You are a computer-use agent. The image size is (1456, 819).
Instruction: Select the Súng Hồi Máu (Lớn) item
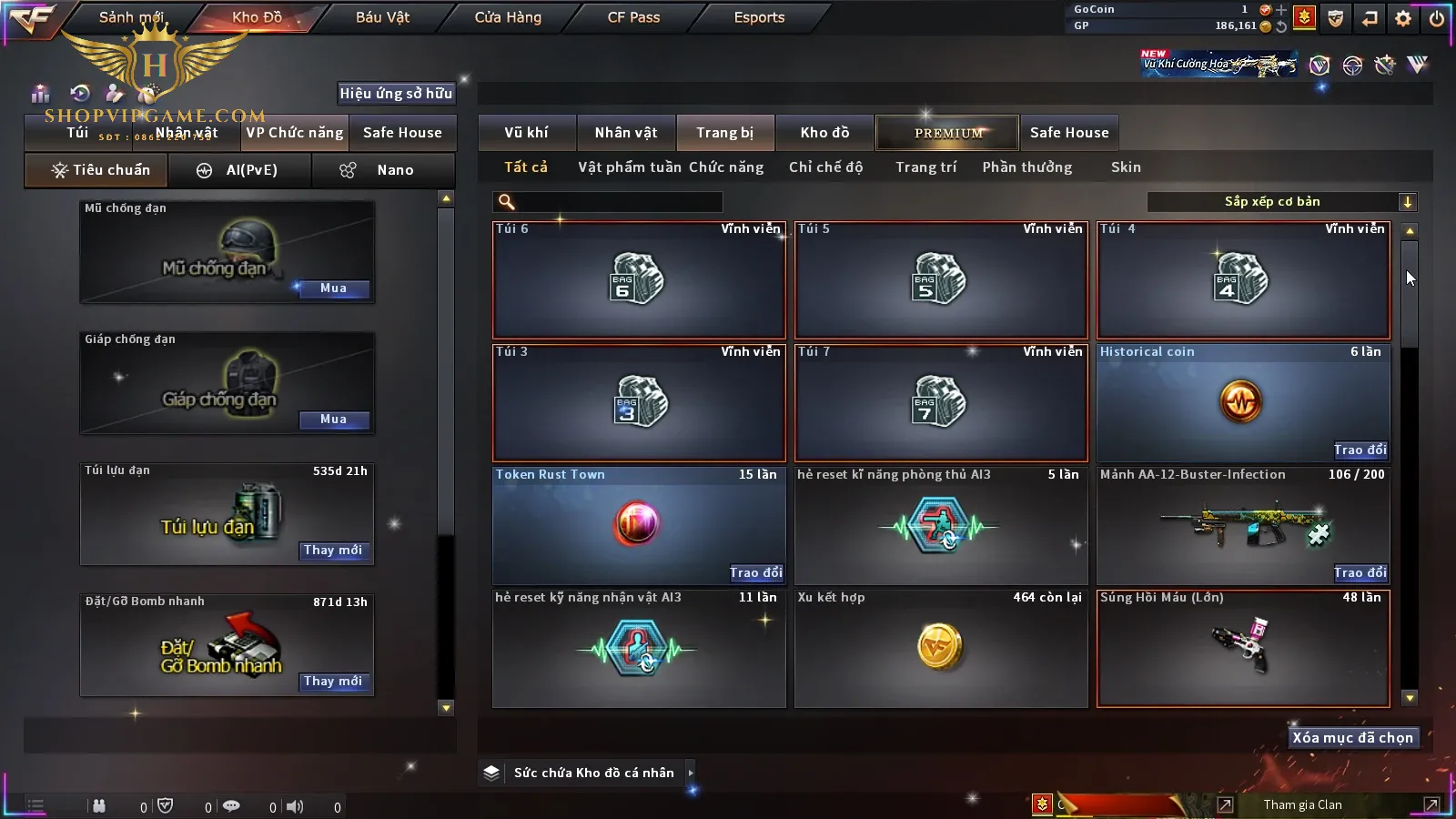point(1243,648)
